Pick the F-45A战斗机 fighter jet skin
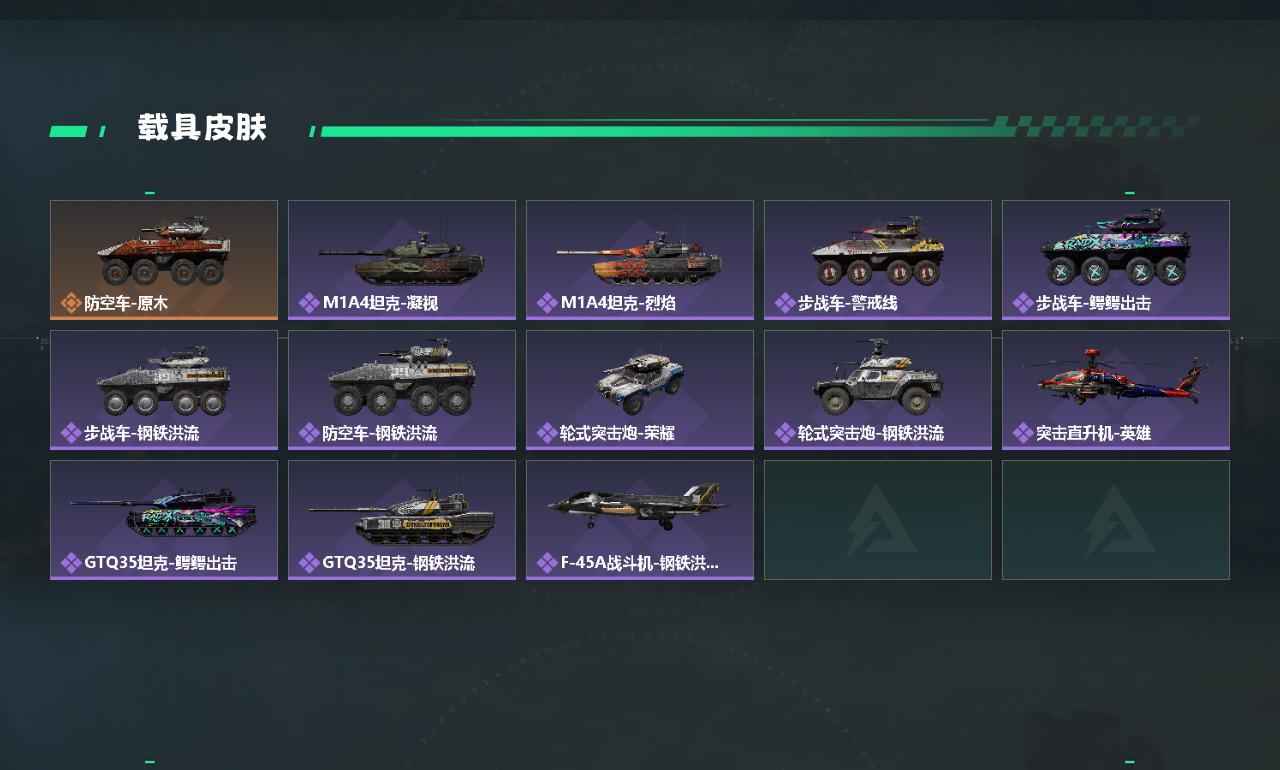This screenshot has width=1280, height=770. pos(640,520)
